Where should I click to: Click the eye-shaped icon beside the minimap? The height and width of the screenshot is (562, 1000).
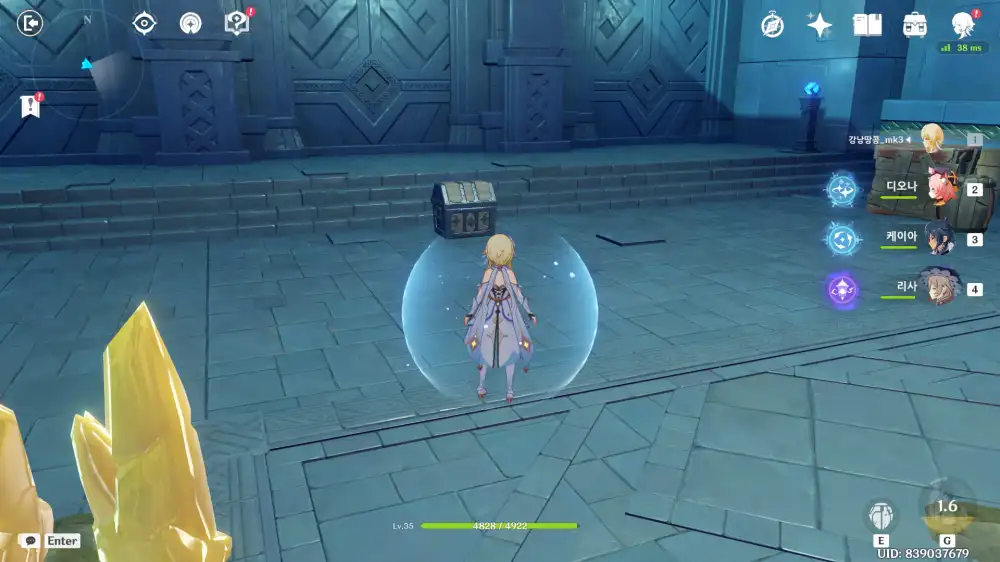[145, 23]
